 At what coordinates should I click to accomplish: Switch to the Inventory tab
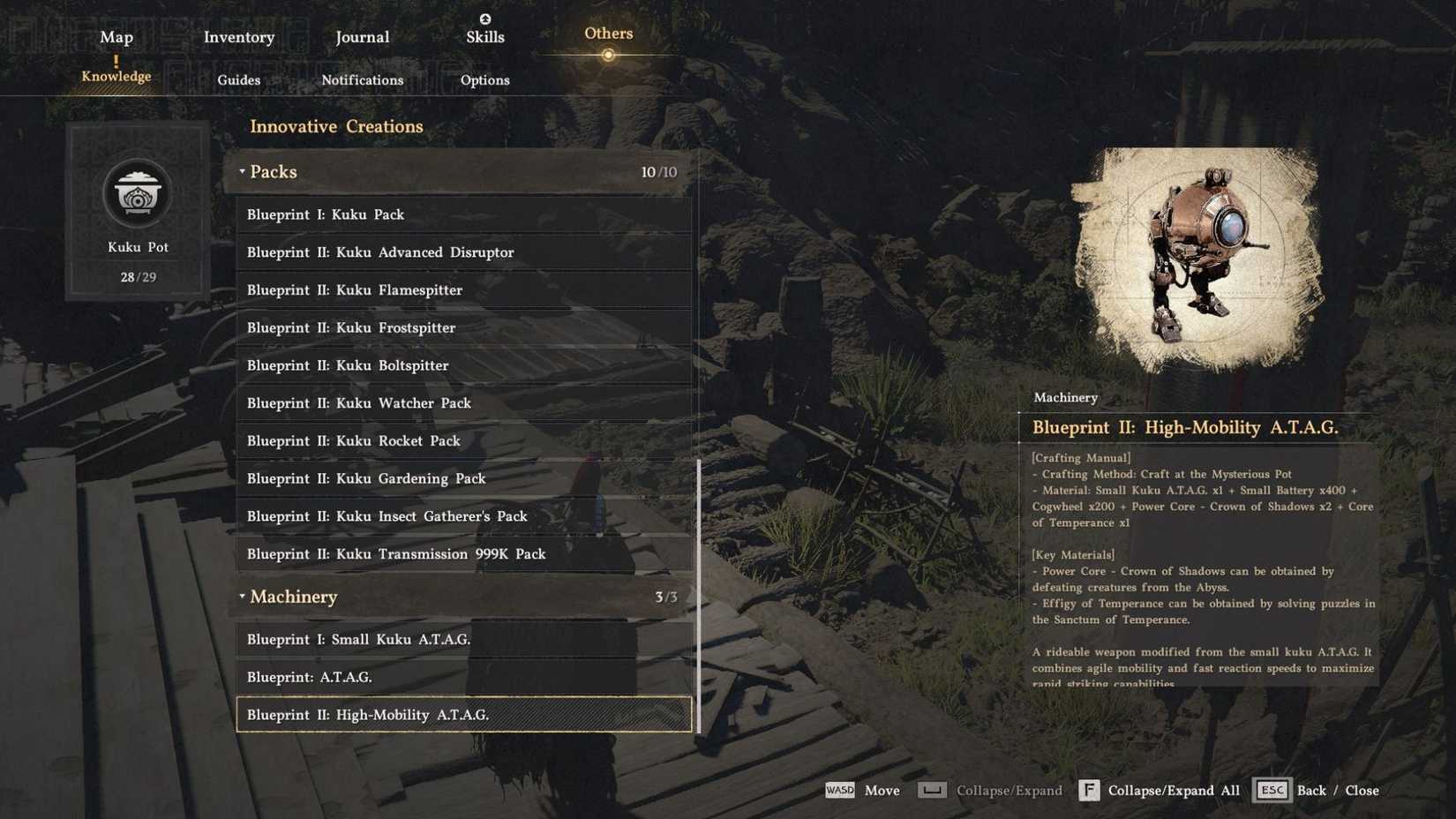[239, 37]
